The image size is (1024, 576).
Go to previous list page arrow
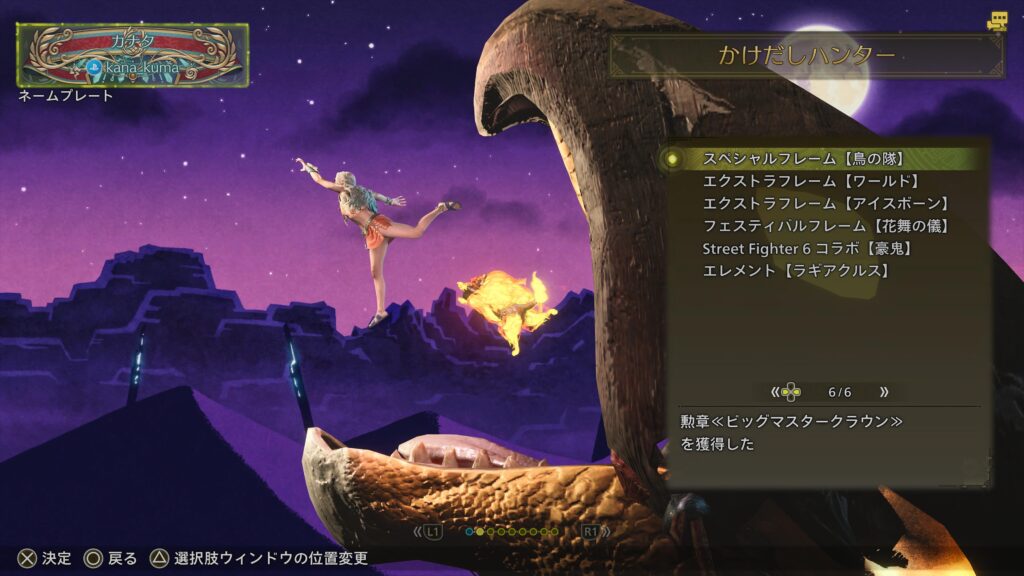(x=774, y=392)
